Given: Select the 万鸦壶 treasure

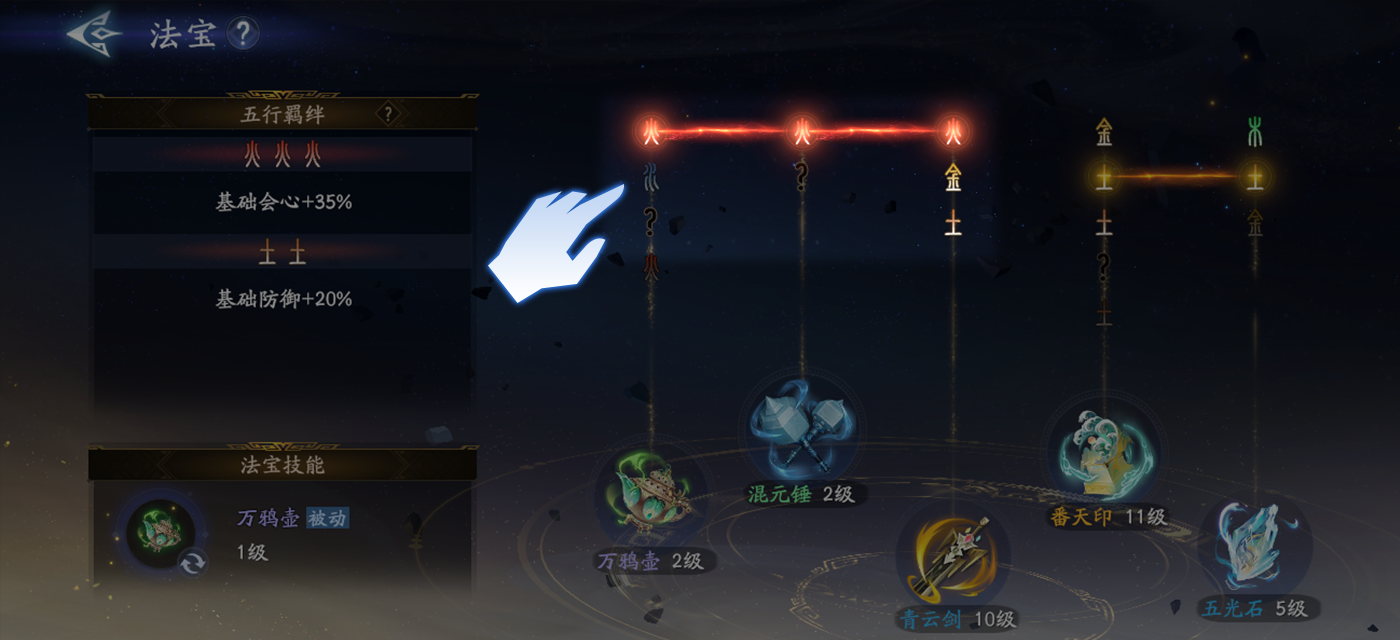Looking at the screenshot, I should [651, 495].
